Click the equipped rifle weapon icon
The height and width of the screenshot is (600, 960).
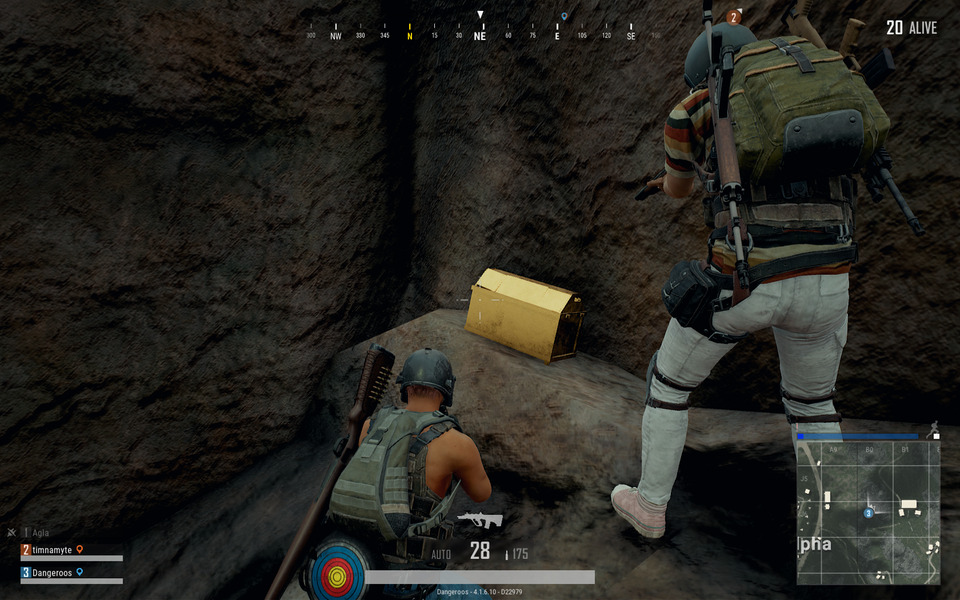pyautogui.click(x=480, y=520)
